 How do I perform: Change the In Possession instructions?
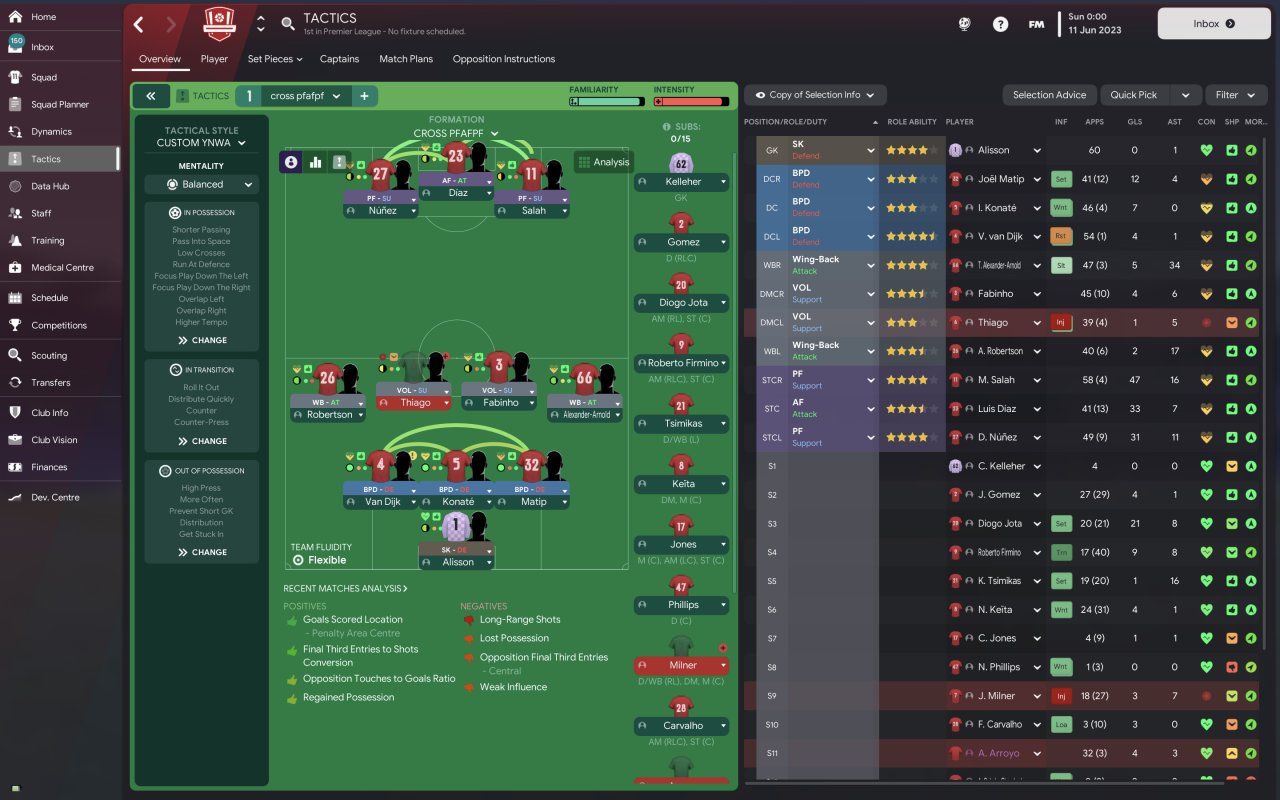pyautogui.click(x=202, y=340)
